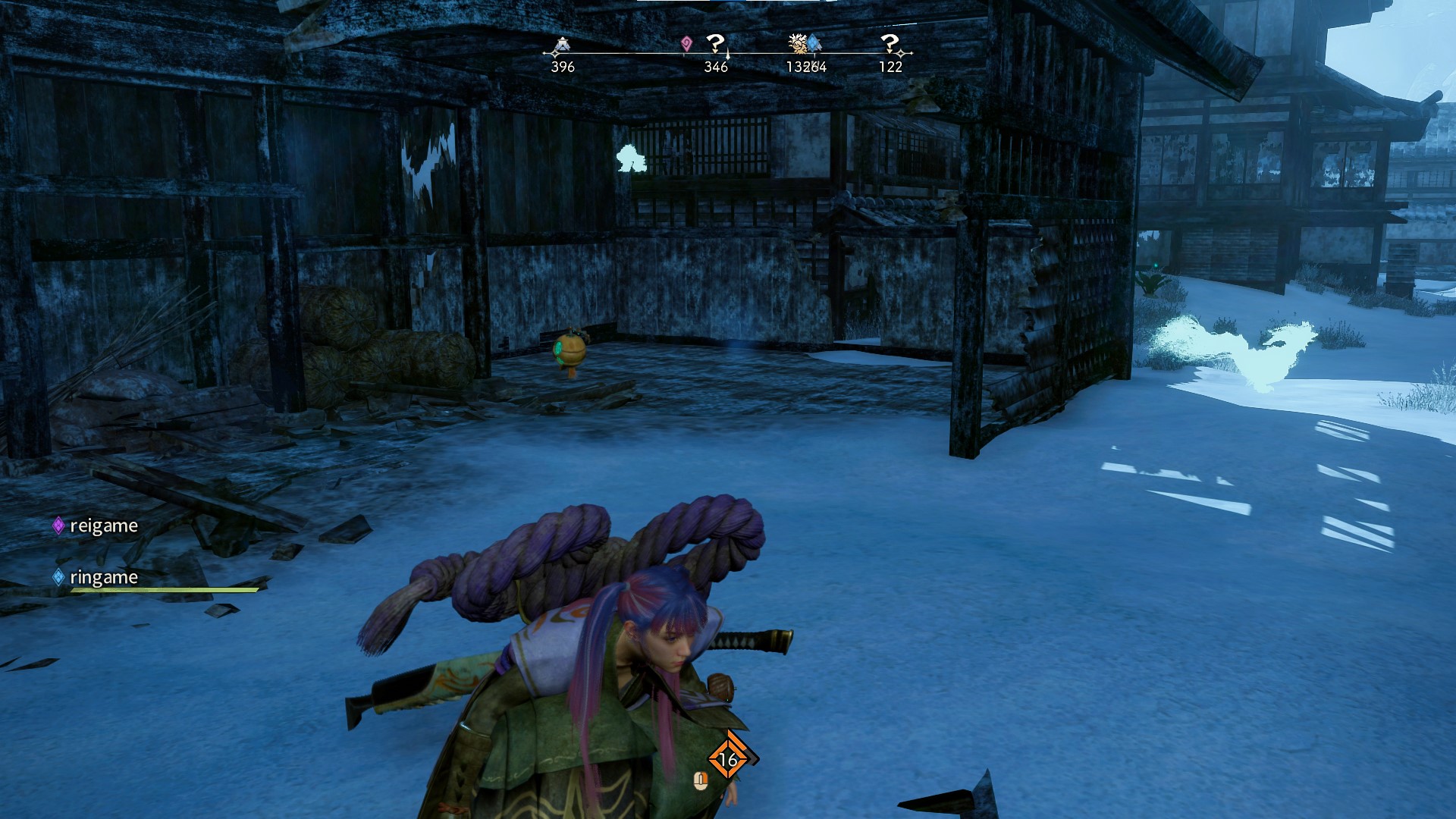The width and height of the screenshot is (1456, 819).
Task: Click the beige spiky creature compass icon
Action: point(796,43)
